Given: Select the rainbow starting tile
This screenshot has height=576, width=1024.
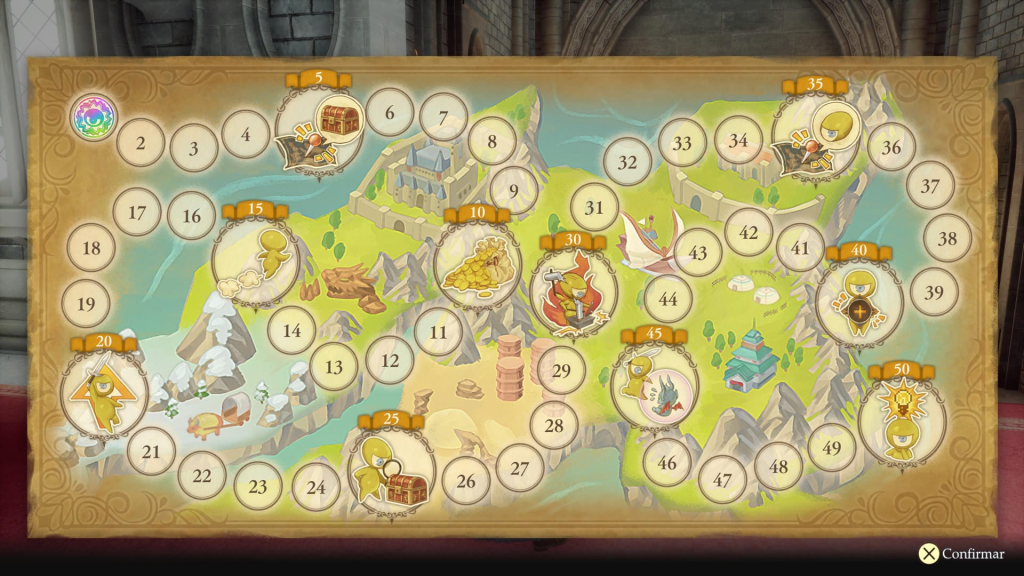Looking at the screenshot, I should [x=93, y=117].
